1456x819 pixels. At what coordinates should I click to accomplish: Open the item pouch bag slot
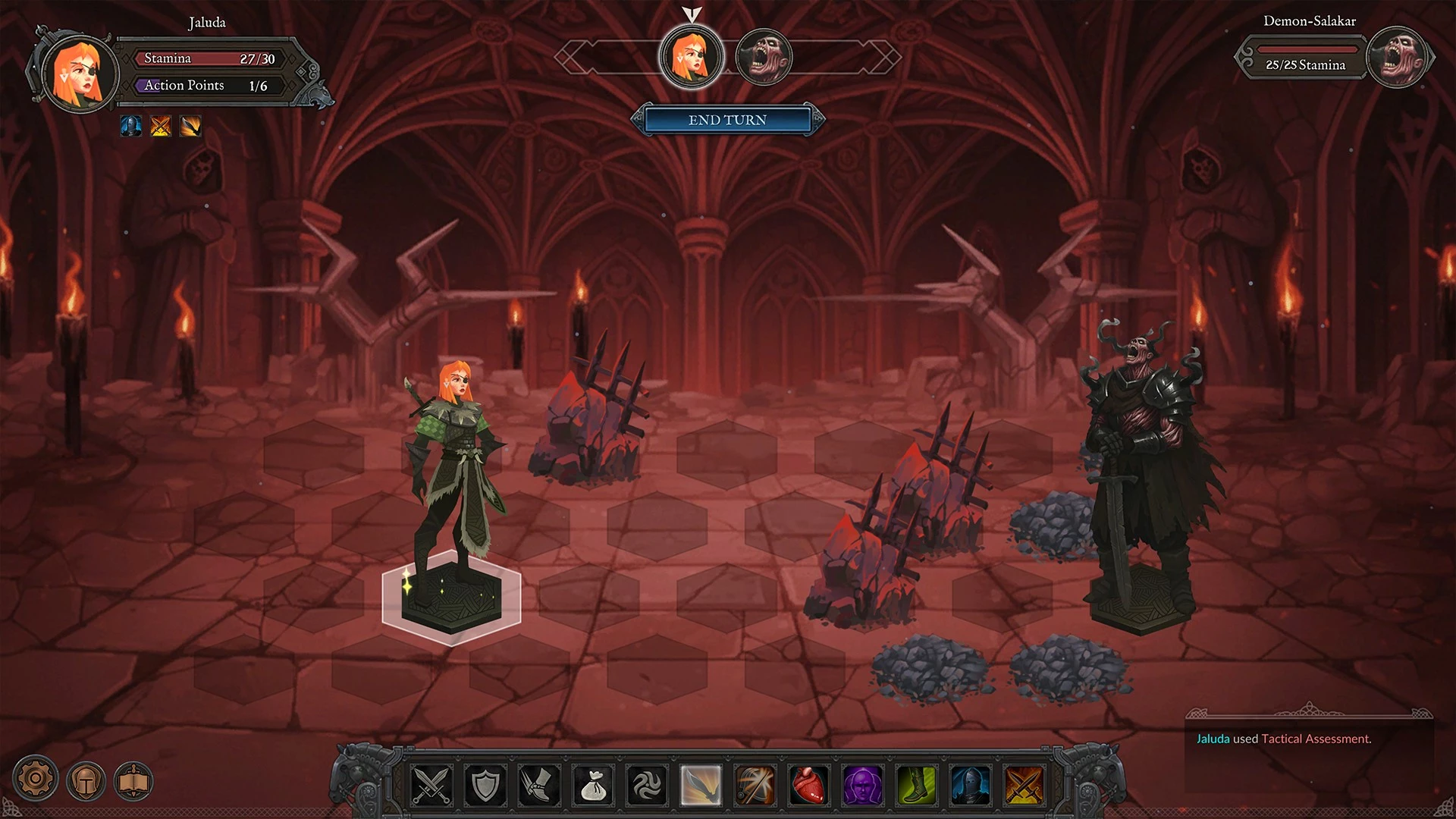[x=593, y=785]
